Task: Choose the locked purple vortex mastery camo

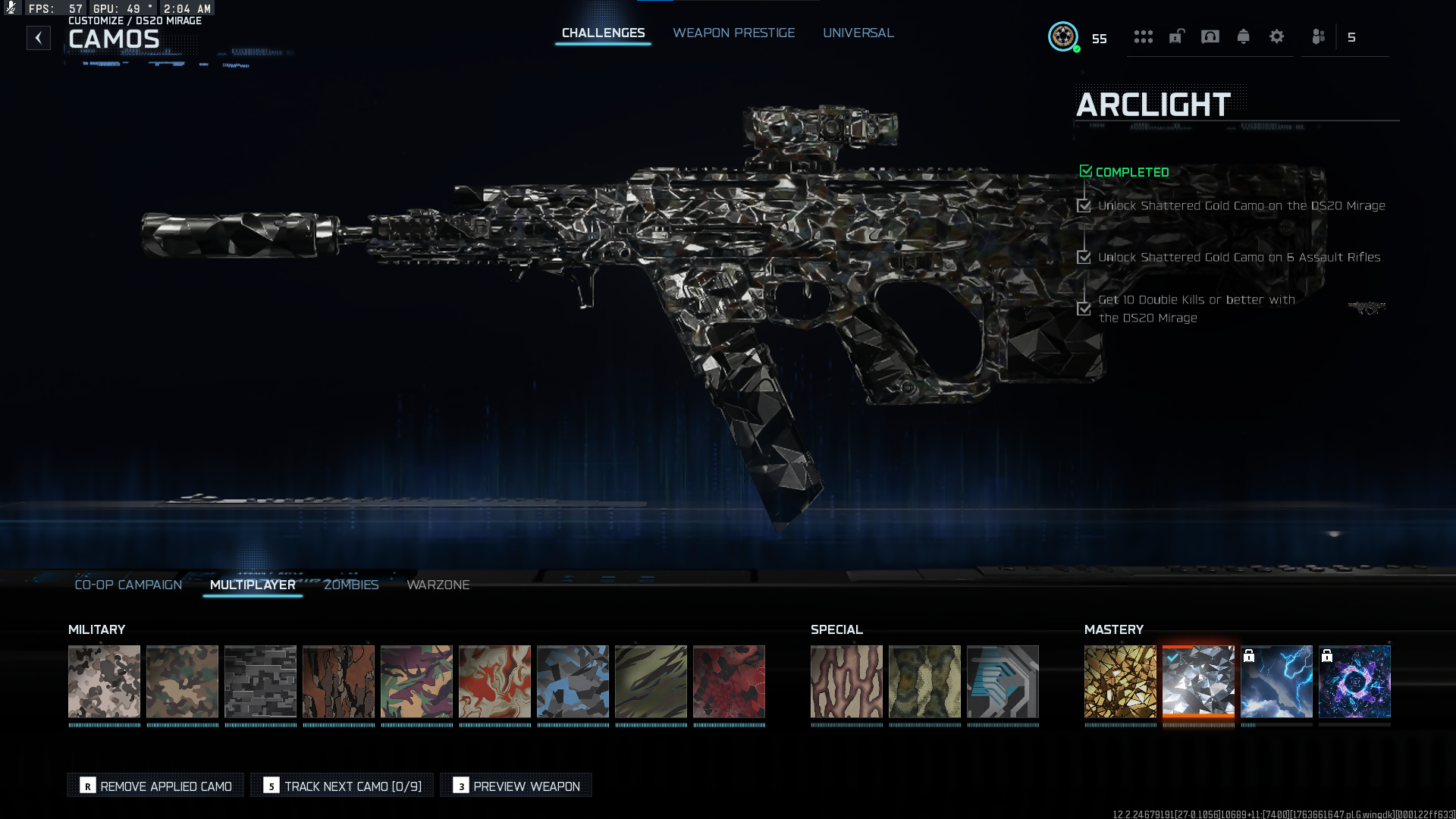Action: 1354,681
